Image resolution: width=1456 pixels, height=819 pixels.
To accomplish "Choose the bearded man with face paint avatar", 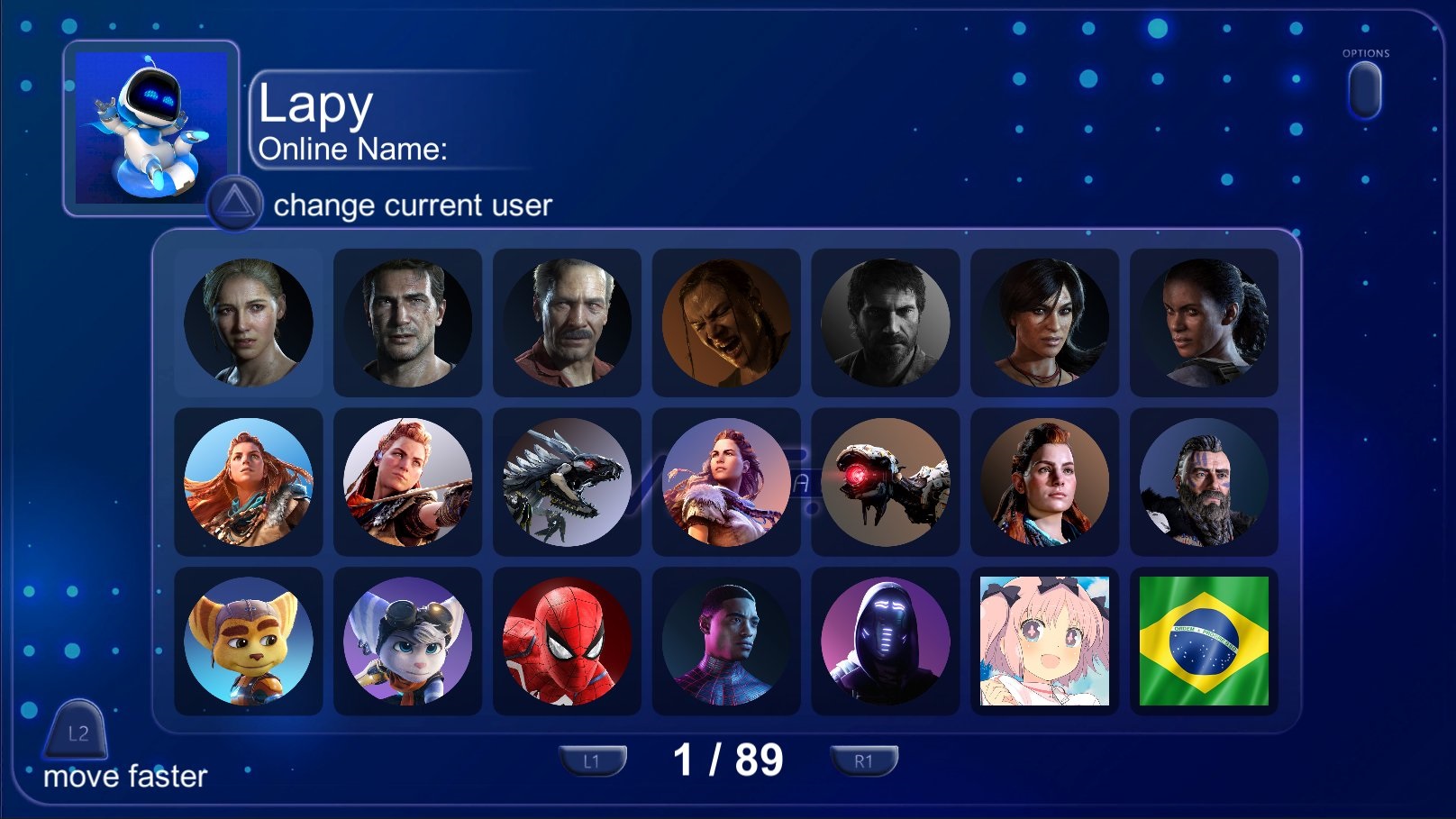I will click(x=1204, y=482).
